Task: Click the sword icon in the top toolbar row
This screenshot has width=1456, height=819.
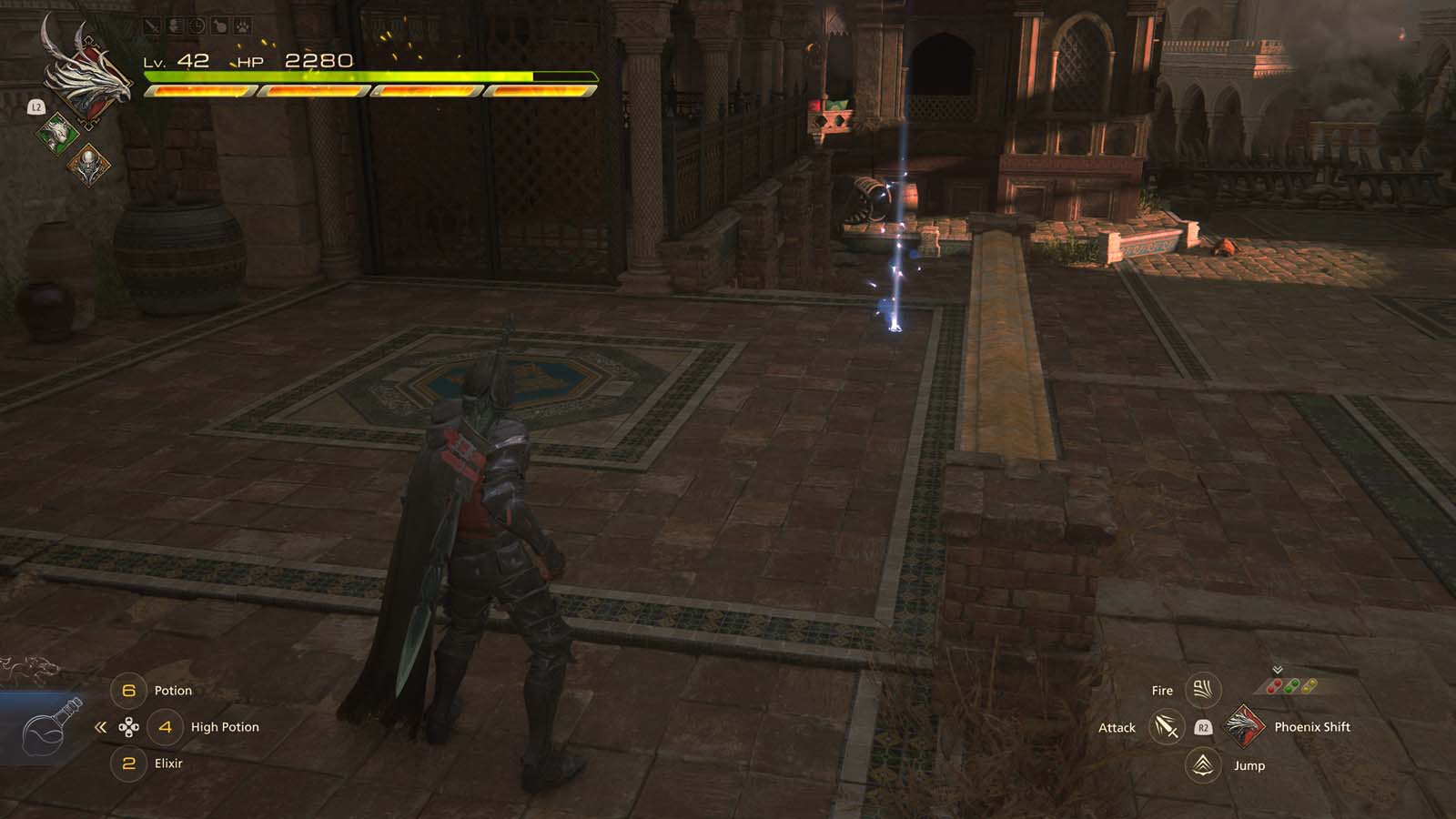Action: point(150,25)
